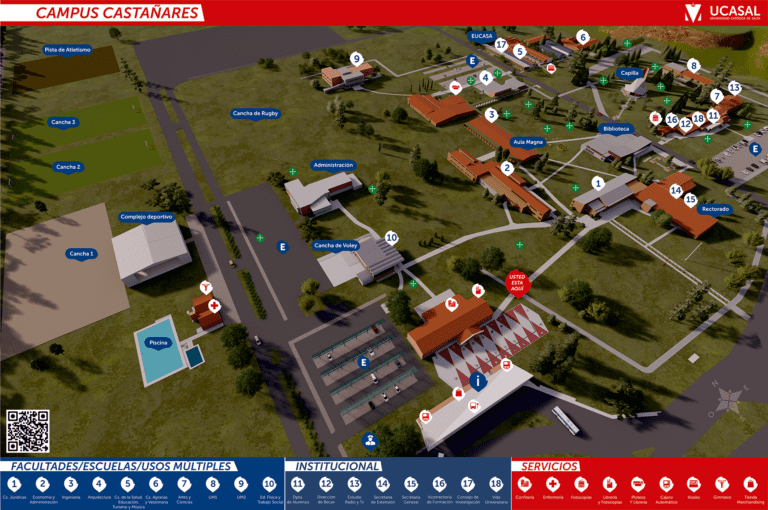Click the Rectorado map label

714,209
